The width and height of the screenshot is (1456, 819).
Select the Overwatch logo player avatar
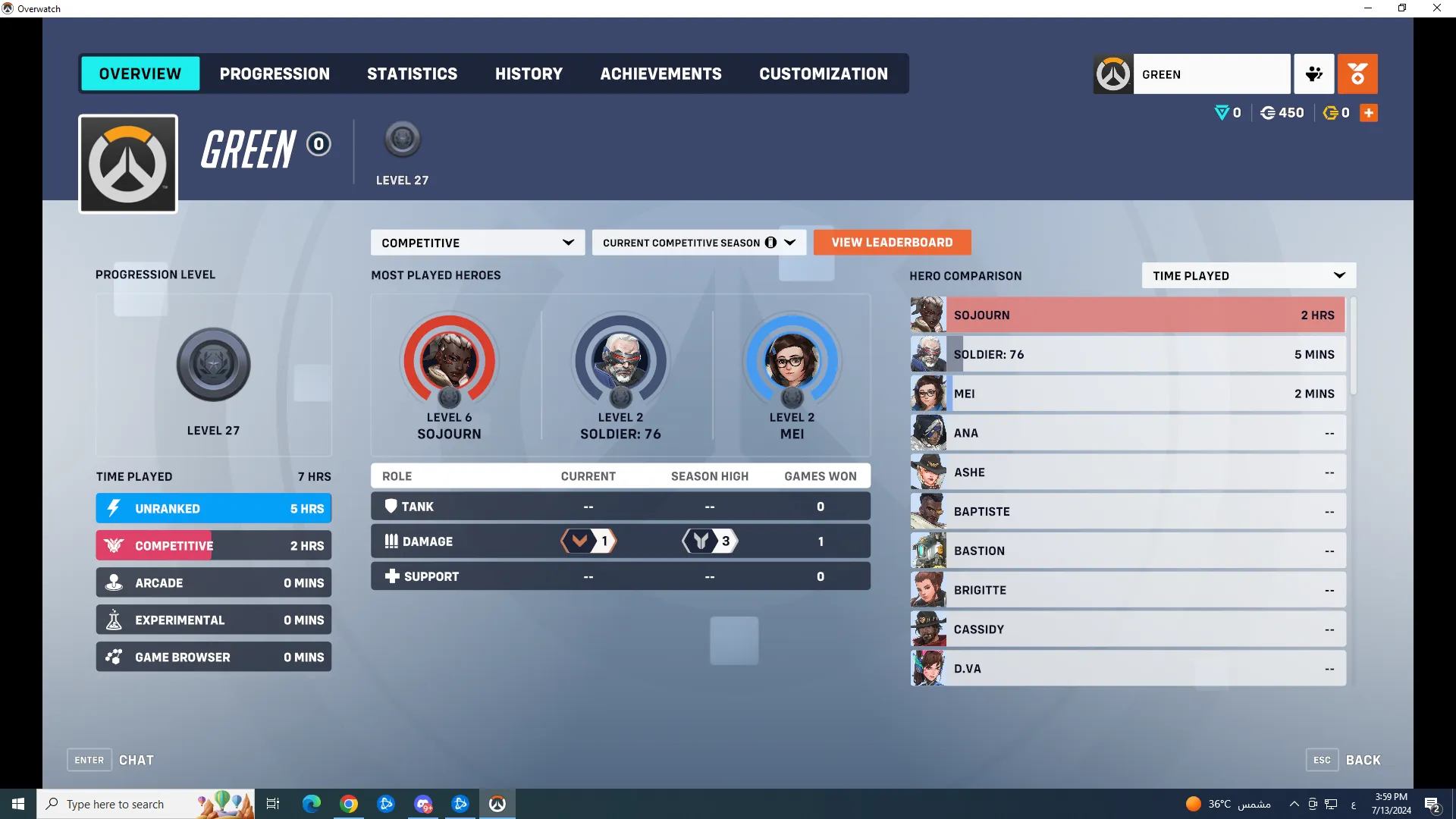pyautogui.click(x=127, y=163)
